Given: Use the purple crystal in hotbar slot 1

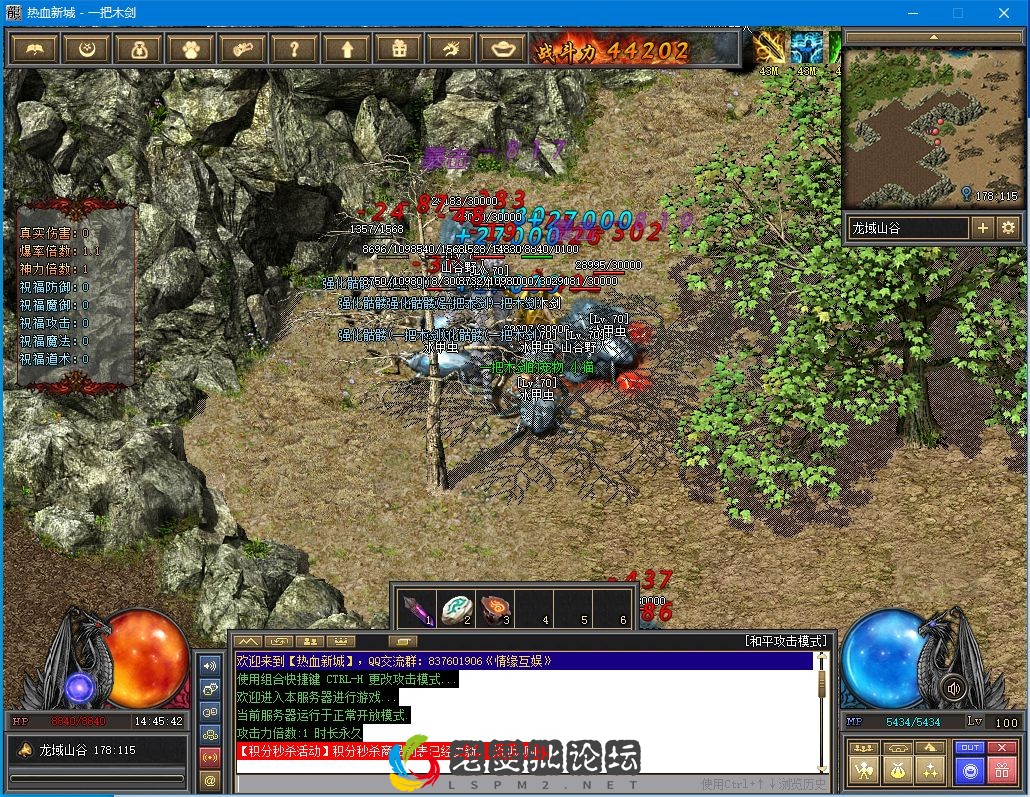Looking at the screenshot, I should [415, 608].
